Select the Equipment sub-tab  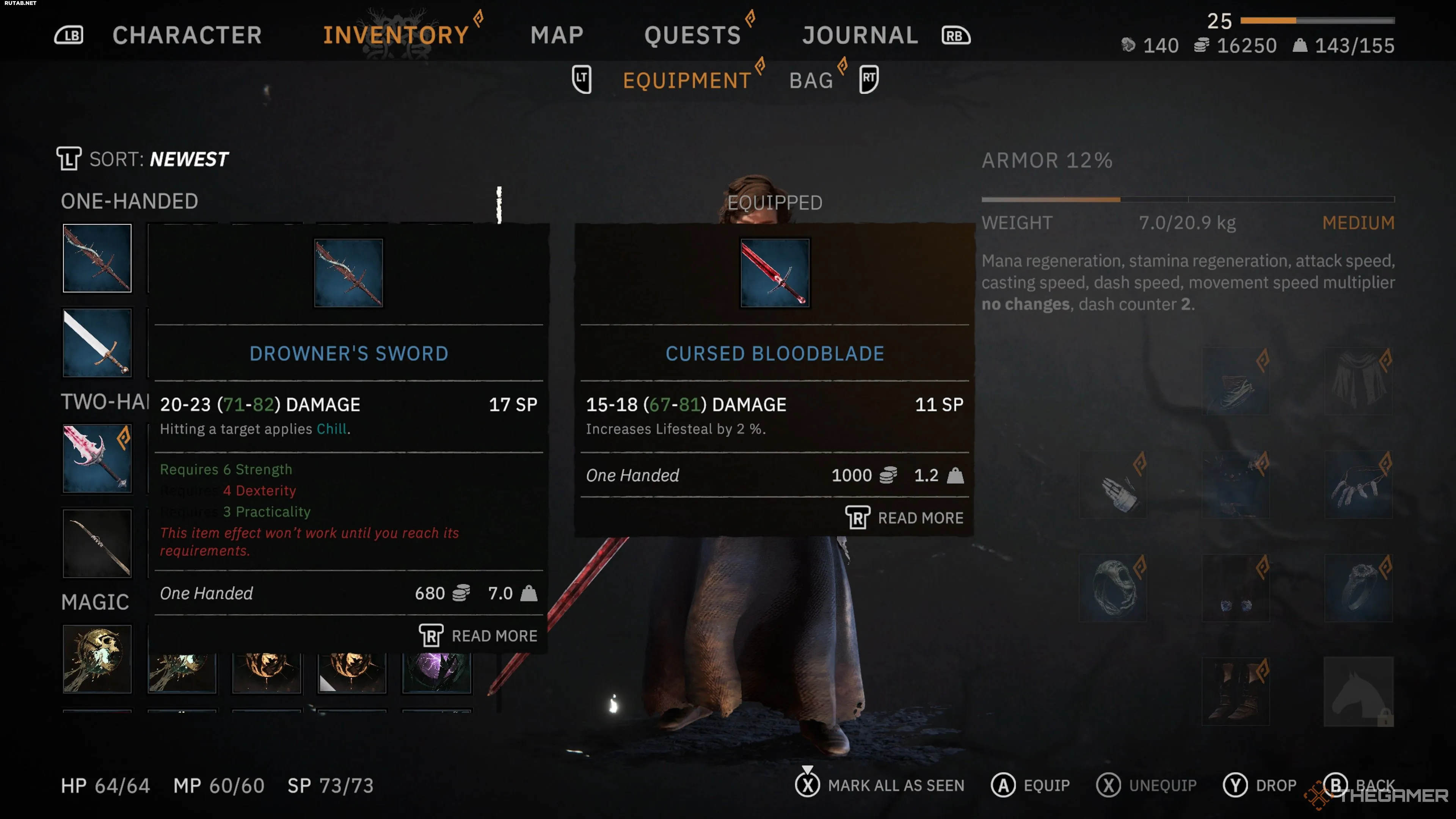(687, 80)
